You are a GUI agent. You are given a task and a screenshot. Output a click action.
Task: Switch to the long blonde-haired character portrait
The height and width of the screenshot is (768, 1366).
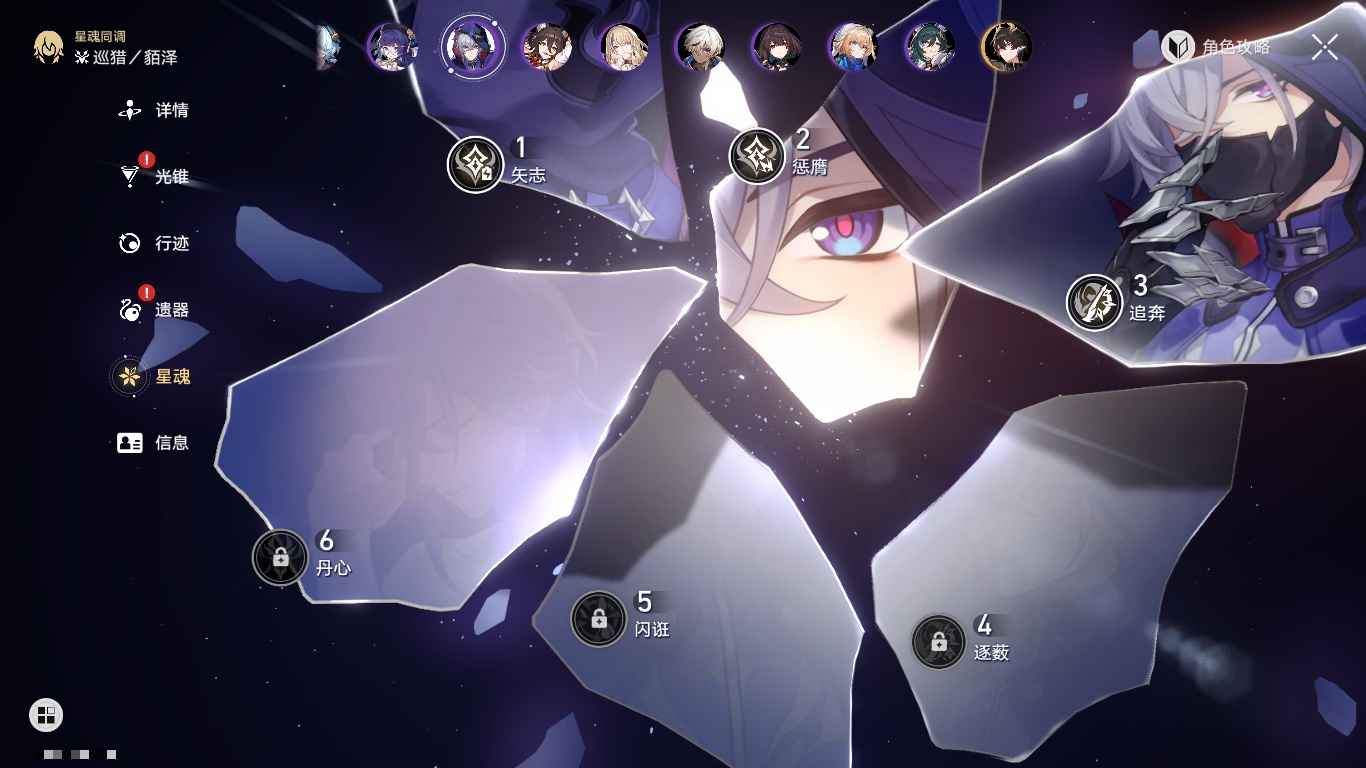point(624,47)
